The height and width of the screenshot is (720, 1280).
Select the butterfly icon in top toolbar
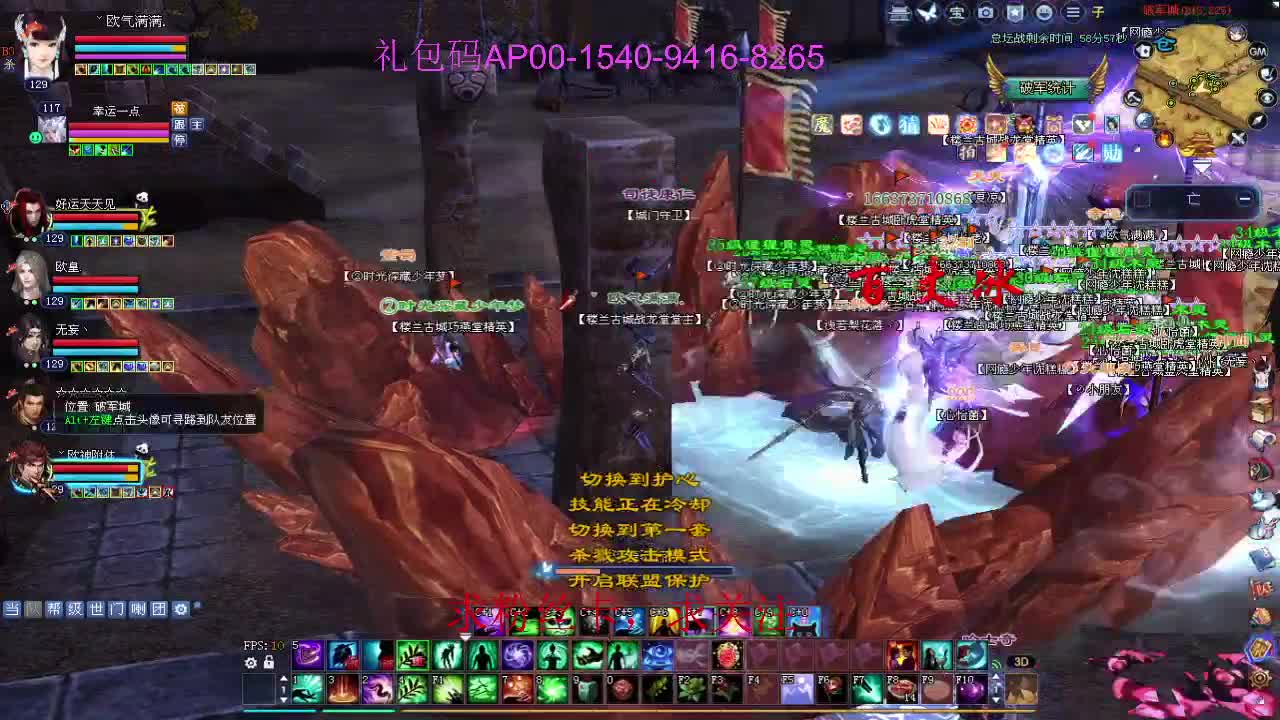[926, 12]
